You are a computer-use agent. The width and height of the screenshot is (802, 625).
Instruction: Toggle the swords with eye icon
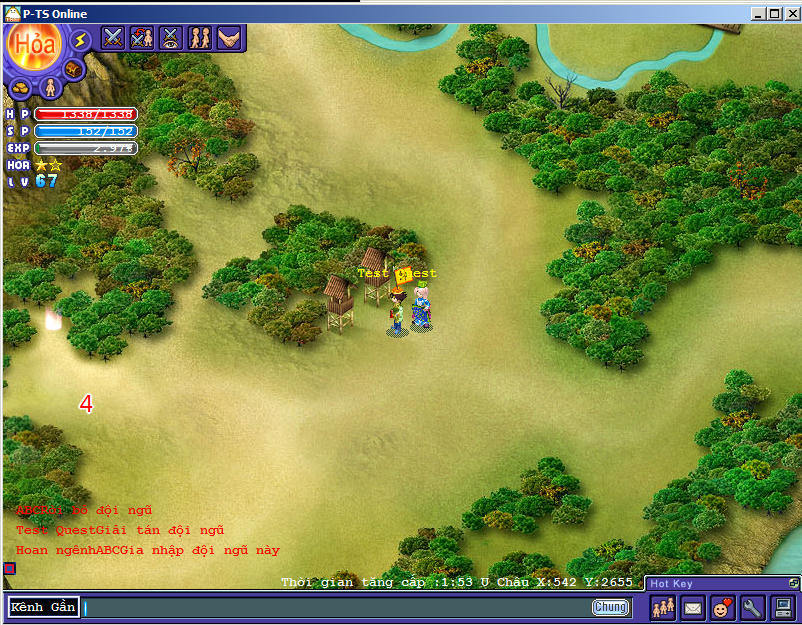pos(171,38)
